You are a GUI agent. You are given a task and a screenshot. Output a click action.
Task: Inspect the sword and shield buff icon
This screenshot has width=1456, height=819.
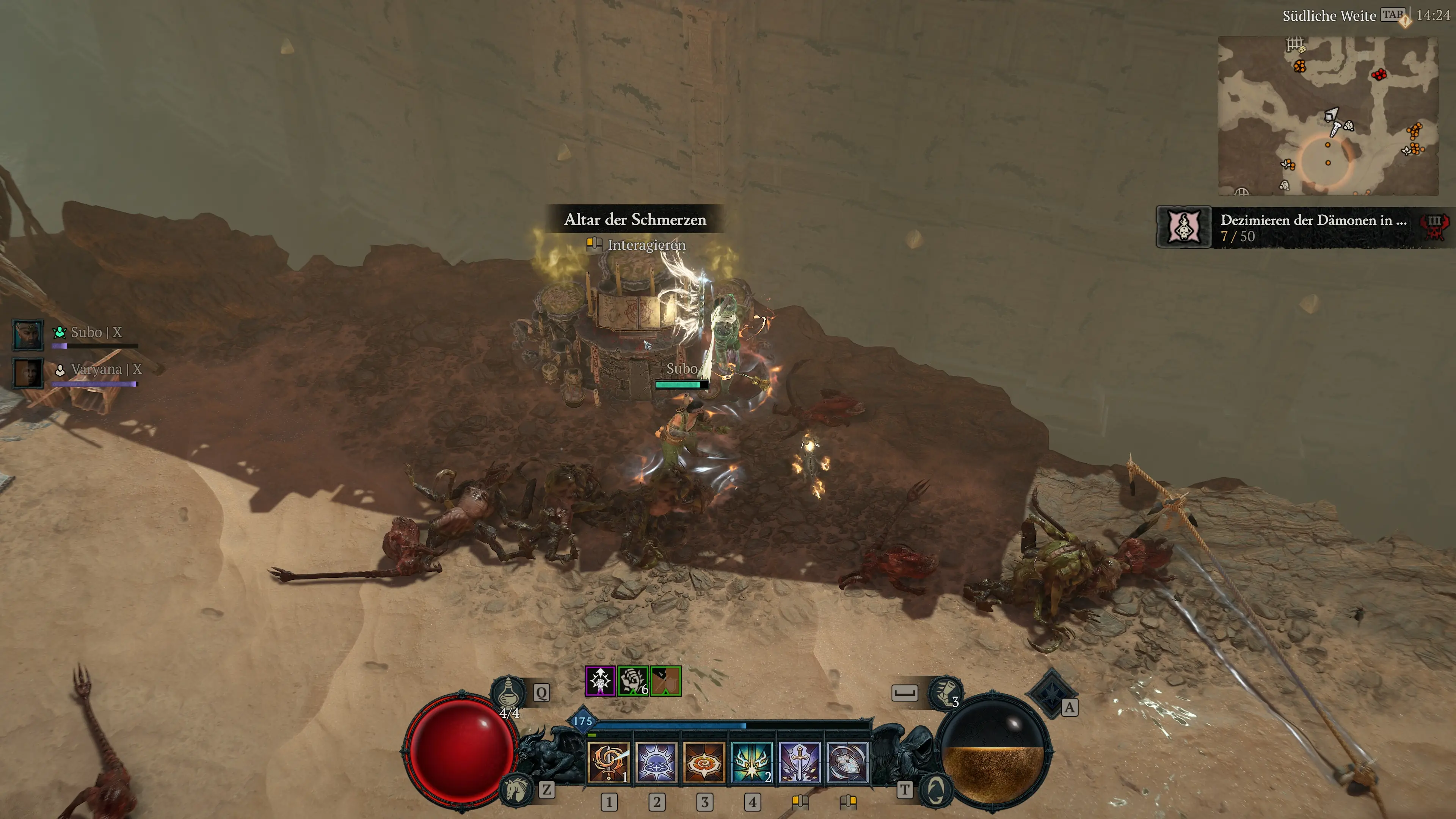tap(665, 681)
